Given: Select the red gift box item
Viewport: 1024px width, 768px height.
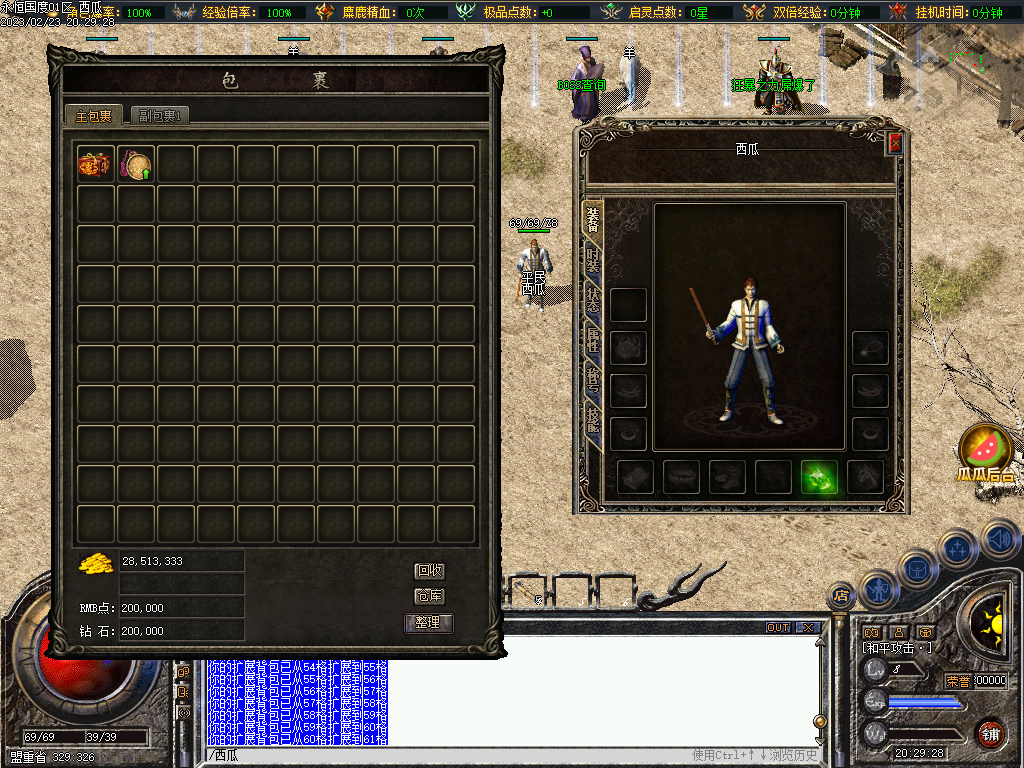Looking at the screenshot, I should point(96,164).
